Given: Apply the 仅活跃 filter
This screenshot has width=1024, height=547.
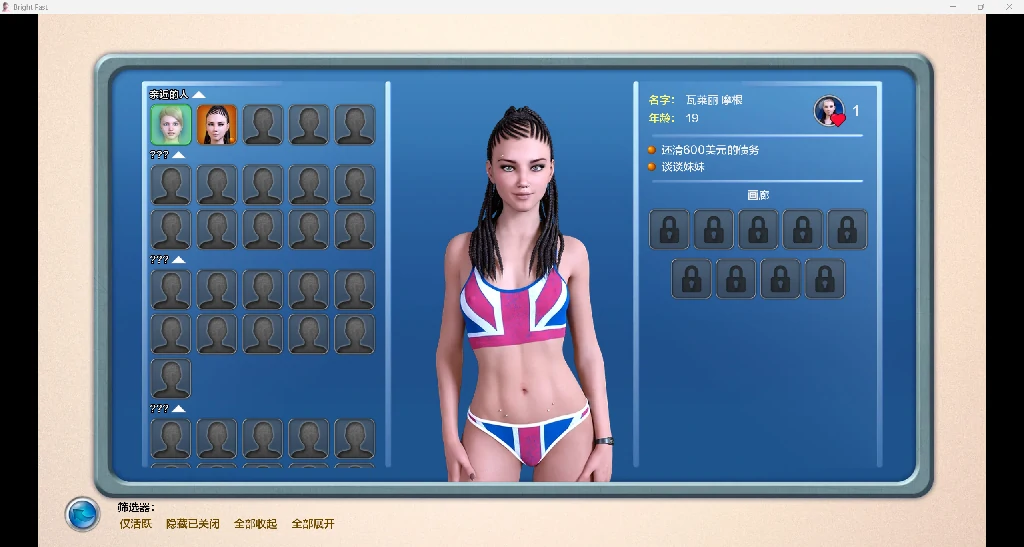Looking at the screenshot, I should 136,524.
